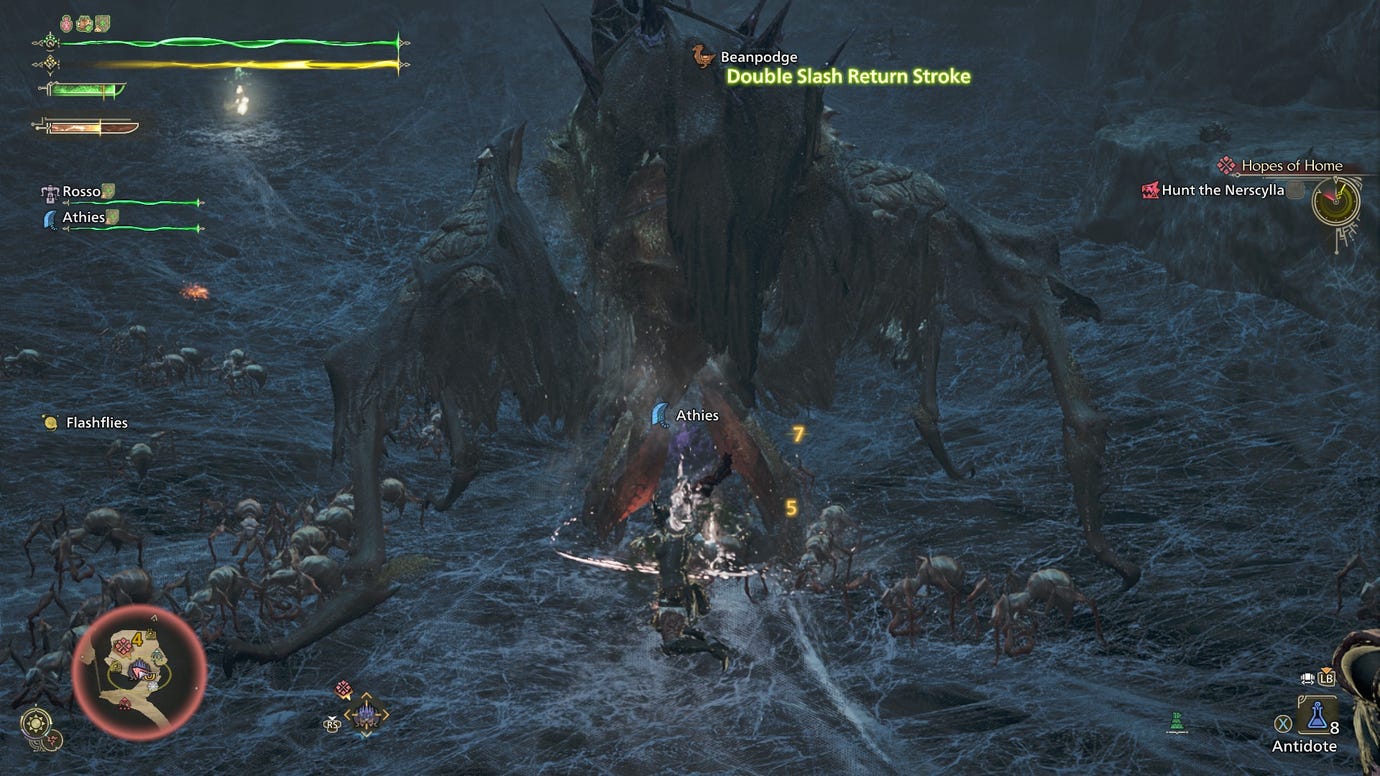The height and width of the screenshot is (776, 1380).
Task: Open the right arrow of the item wheel
Action: [x=385, y=713]
